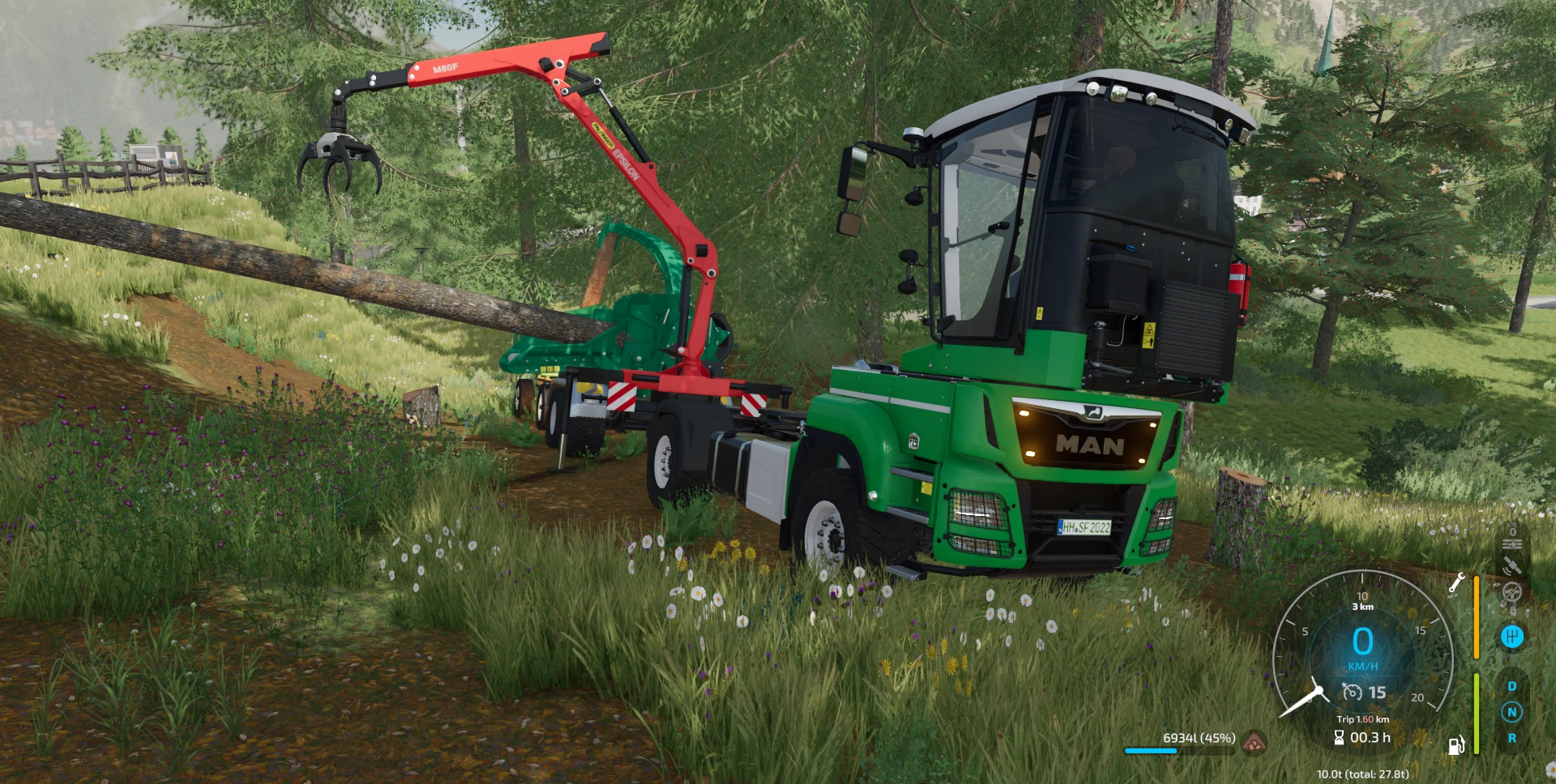Click the cruise control speed icon
The image size is (1556, 784).
(1352, 692)
